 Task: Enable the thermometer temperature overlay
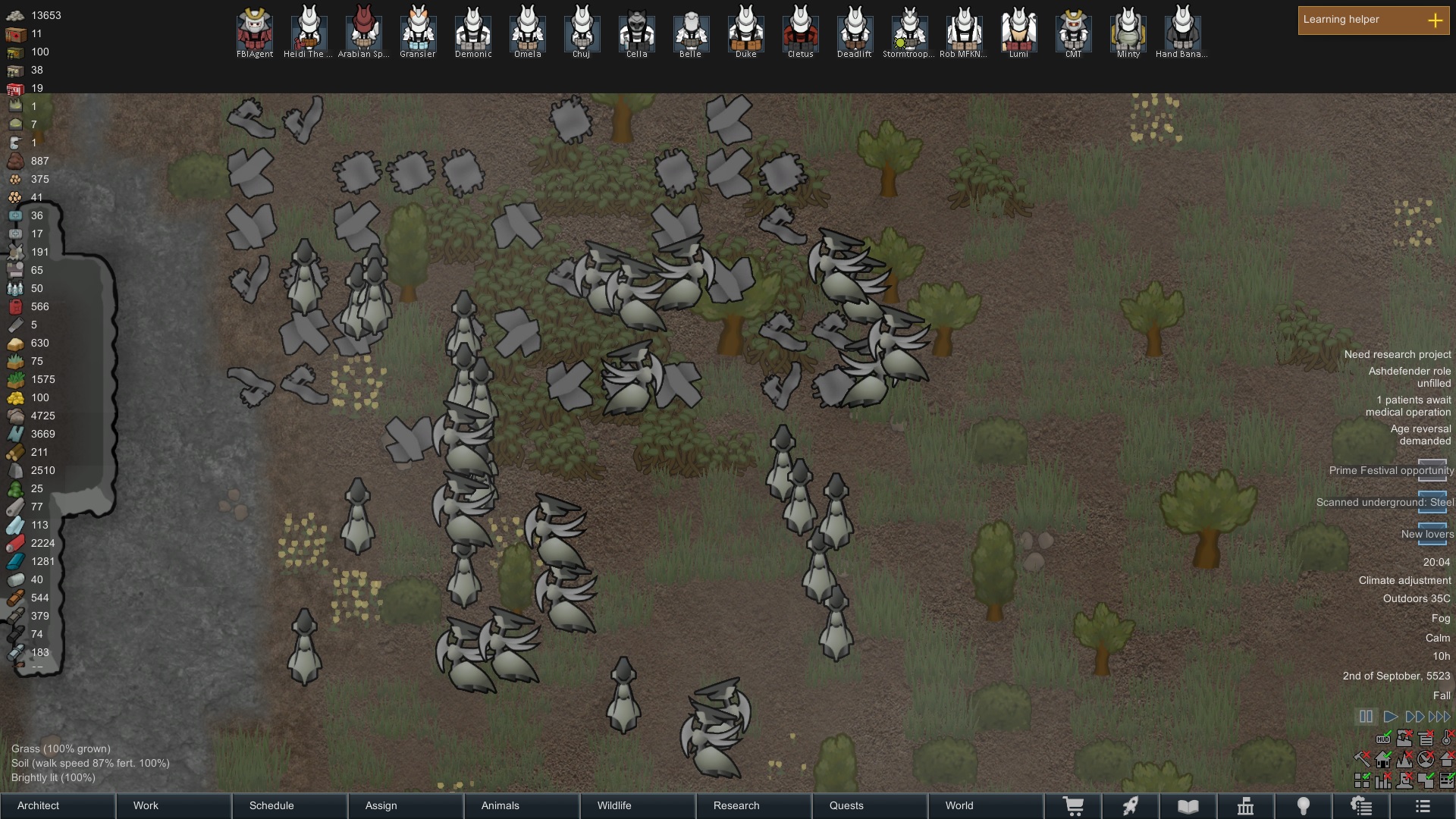click(x=1445, y=739)
